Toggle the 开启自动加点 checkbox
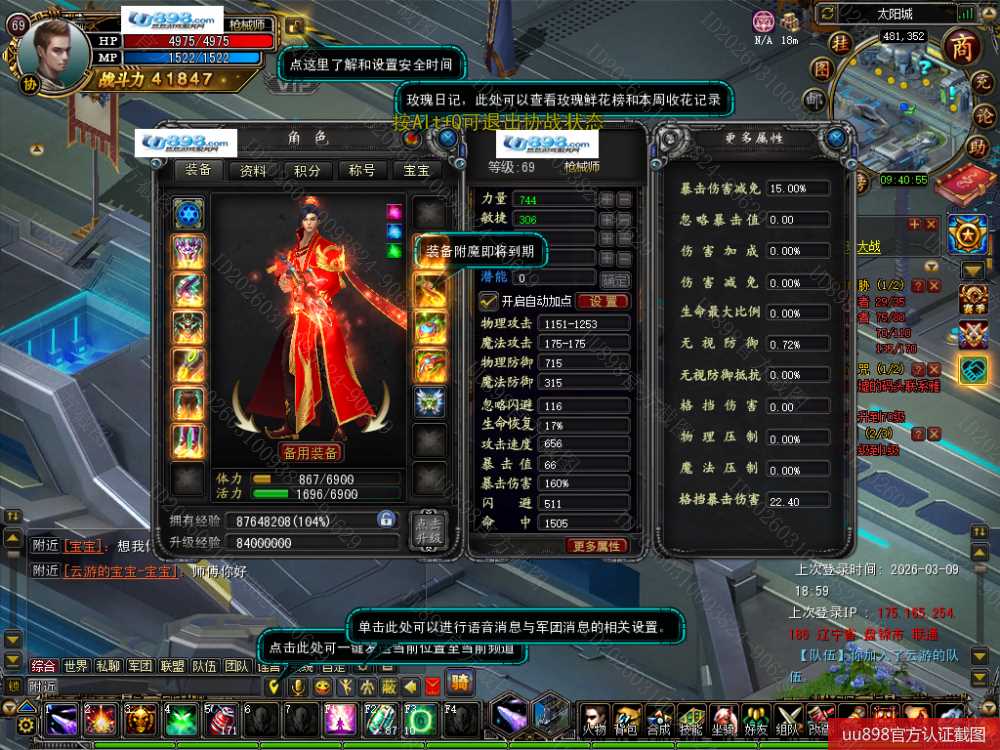Screen dimensions: 1000x750 tap(489, 300)
